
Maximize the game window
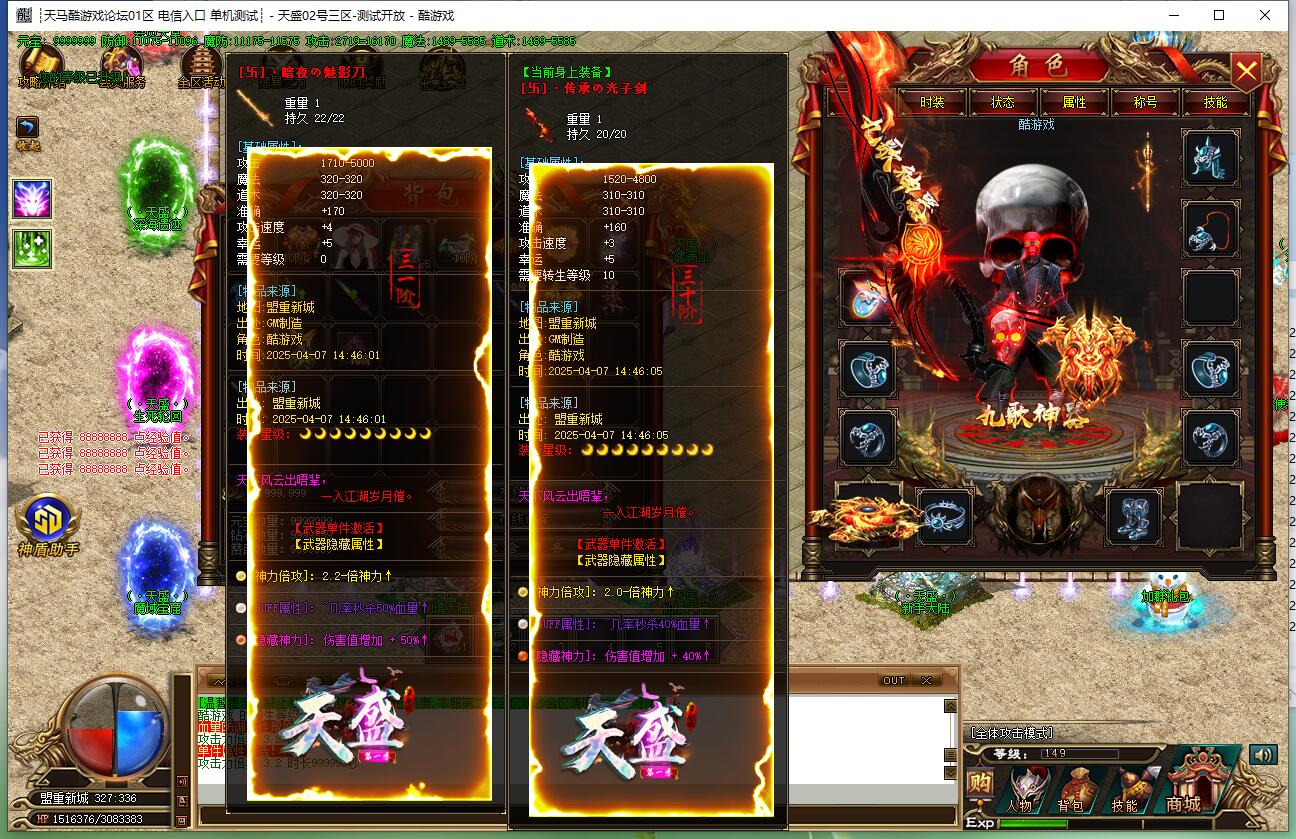click(1219, 15)
